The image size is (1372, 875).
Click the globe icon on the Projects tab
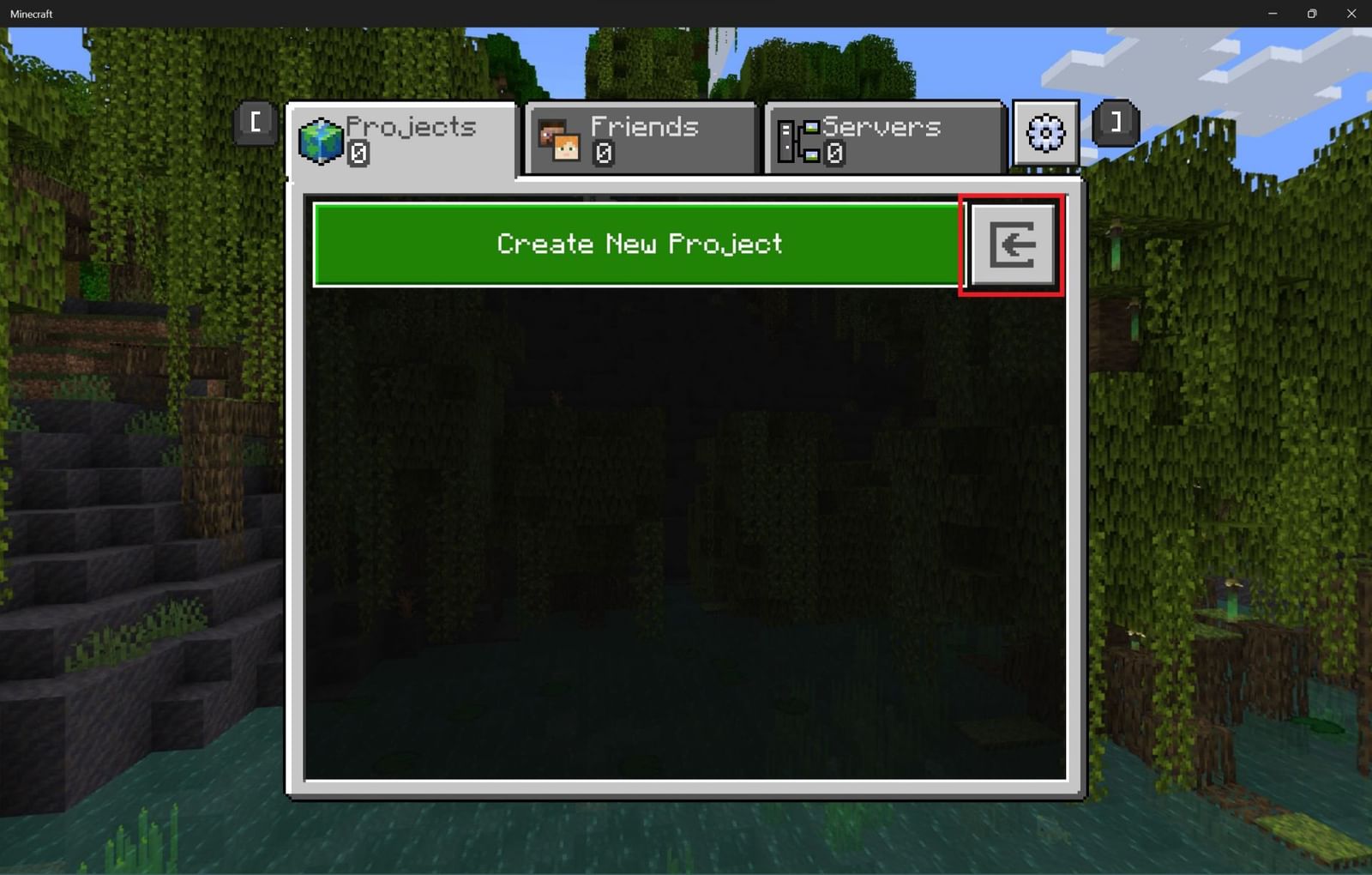[x=322, y=139]
